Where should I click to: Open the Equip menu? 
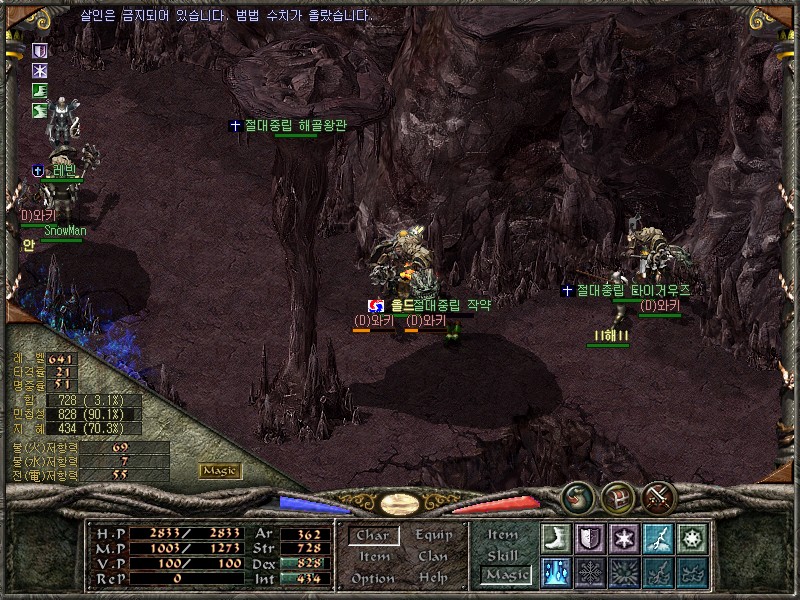433,535
